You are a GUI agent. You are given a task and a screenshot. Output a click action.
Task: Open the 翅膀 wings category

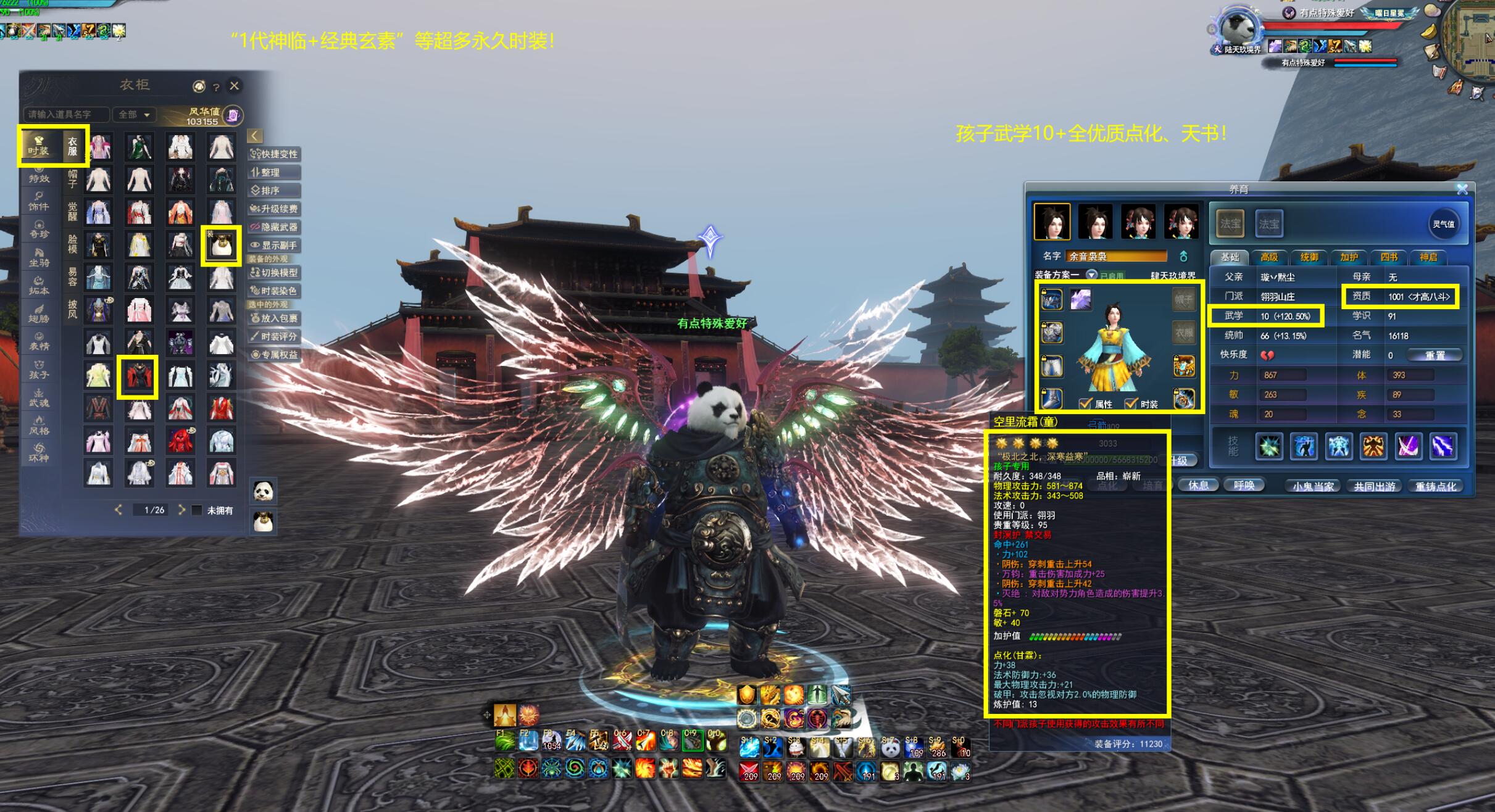click(39, 313)
